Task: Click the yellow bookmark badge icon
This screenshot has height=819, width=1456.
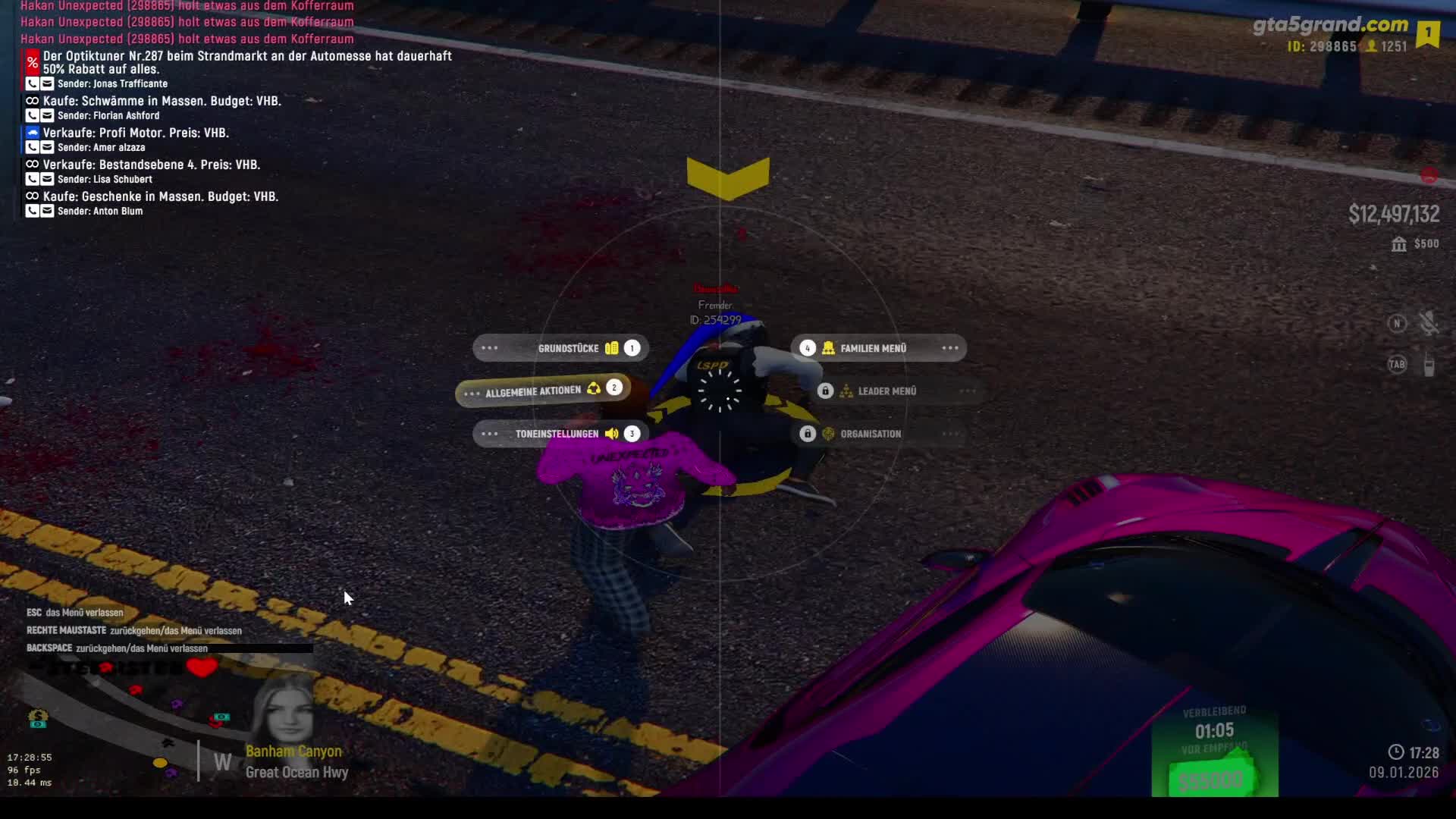Action: click(1428, 33)
